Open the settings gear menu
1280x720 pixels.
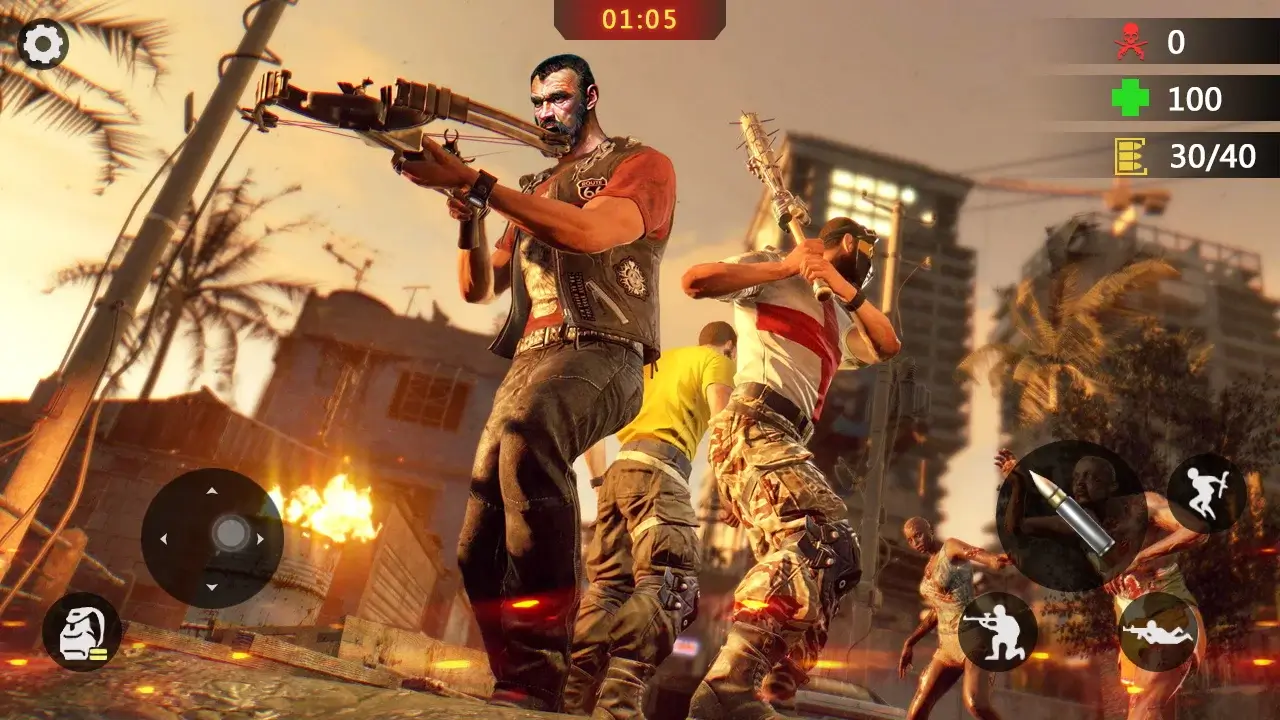click(x=40, y=40)
